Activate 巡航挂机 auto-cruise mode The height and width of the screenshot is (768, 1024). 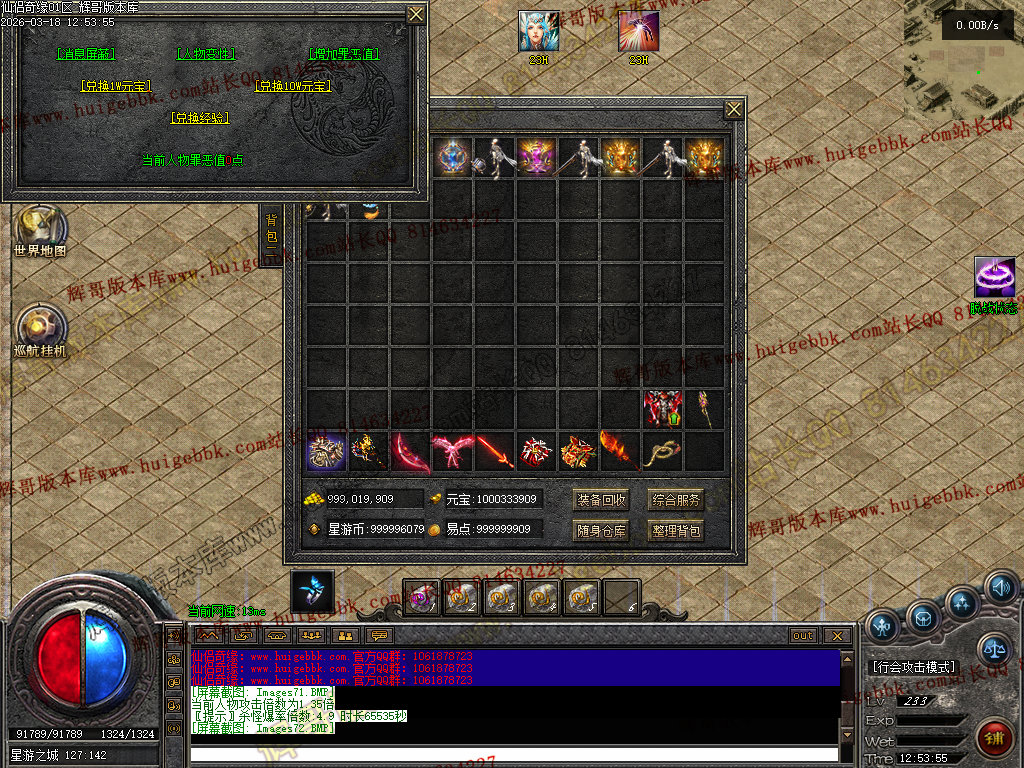[41, 328]
